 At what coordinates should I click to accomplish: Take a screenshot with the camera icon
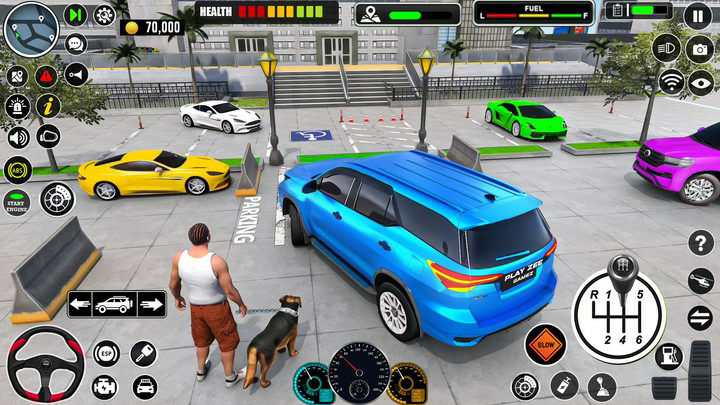pyautogui.click(x=701, y=50)
